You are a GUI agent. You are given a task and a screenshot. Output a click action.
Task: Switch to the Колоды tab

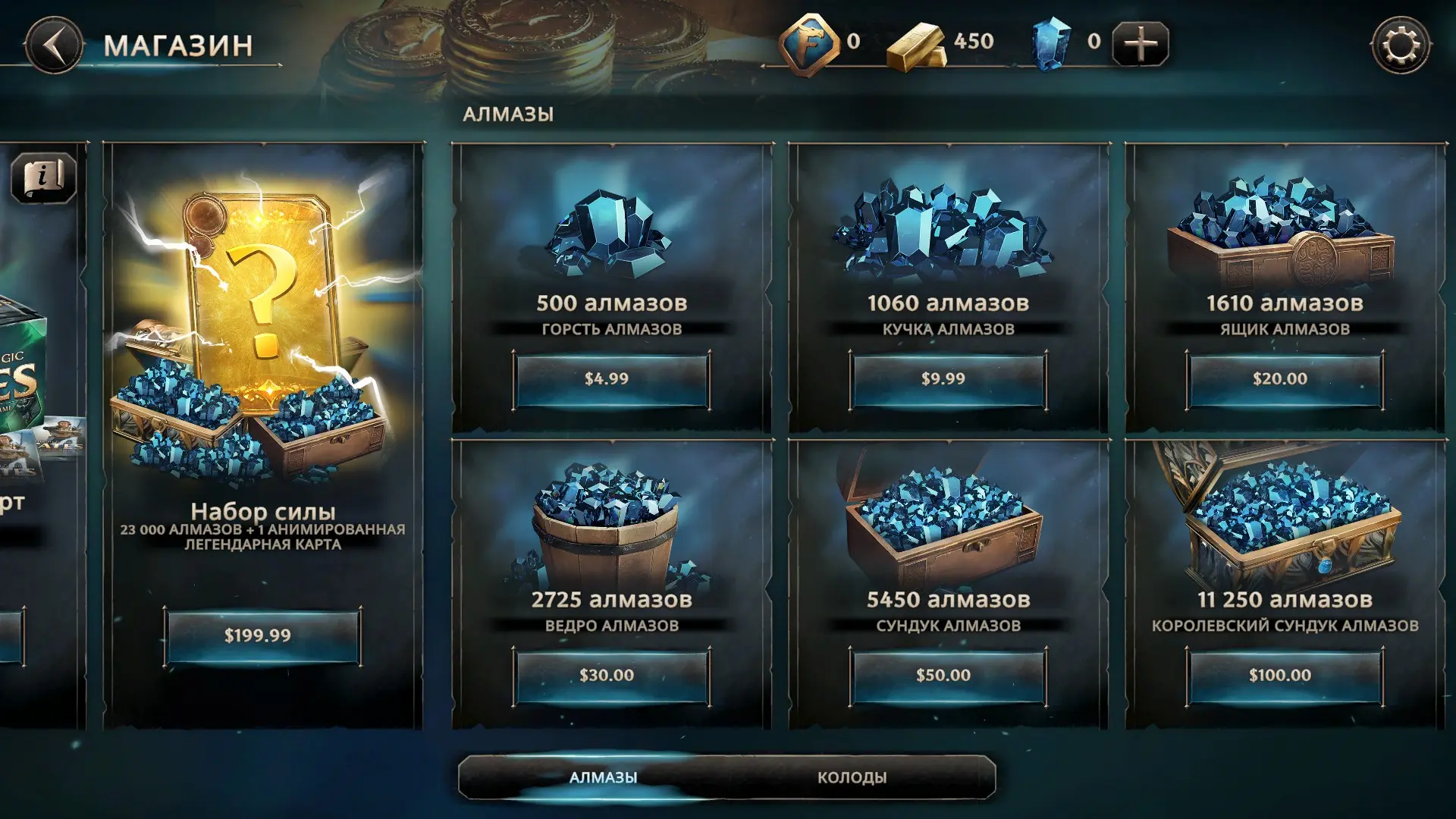pos(852,777)
